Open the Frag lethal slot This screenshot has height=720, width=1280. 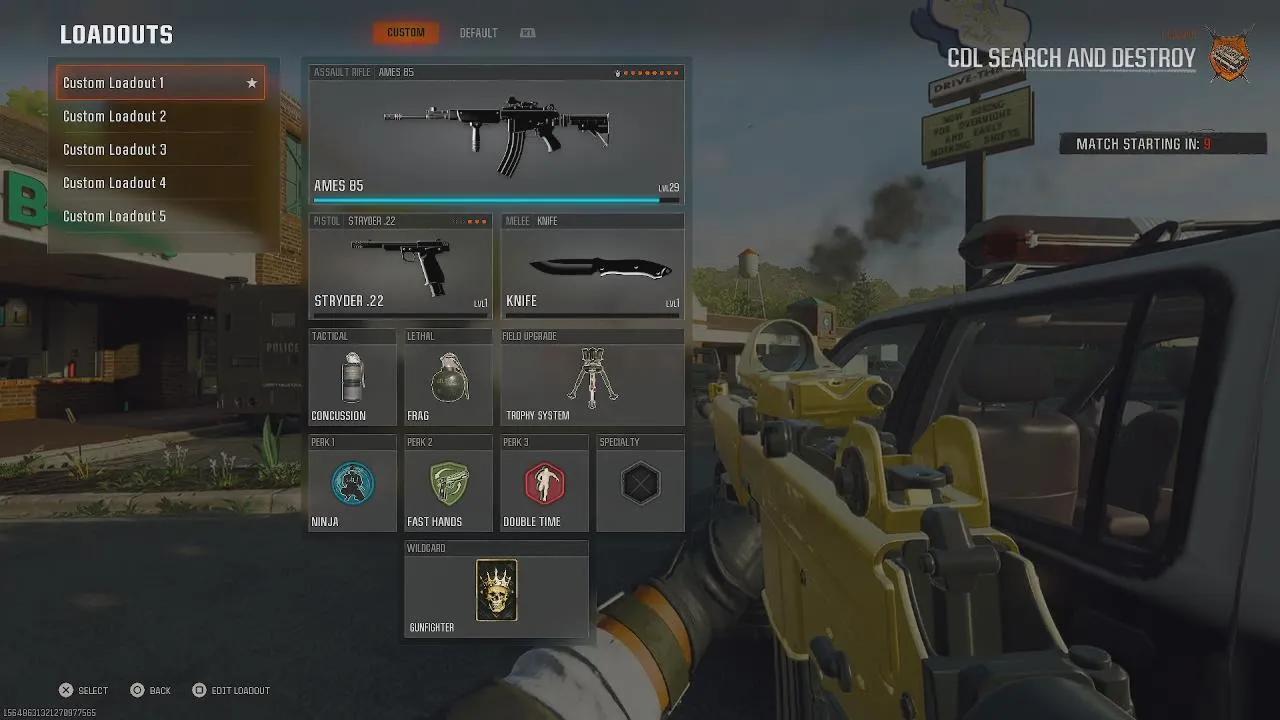[448, 379]
